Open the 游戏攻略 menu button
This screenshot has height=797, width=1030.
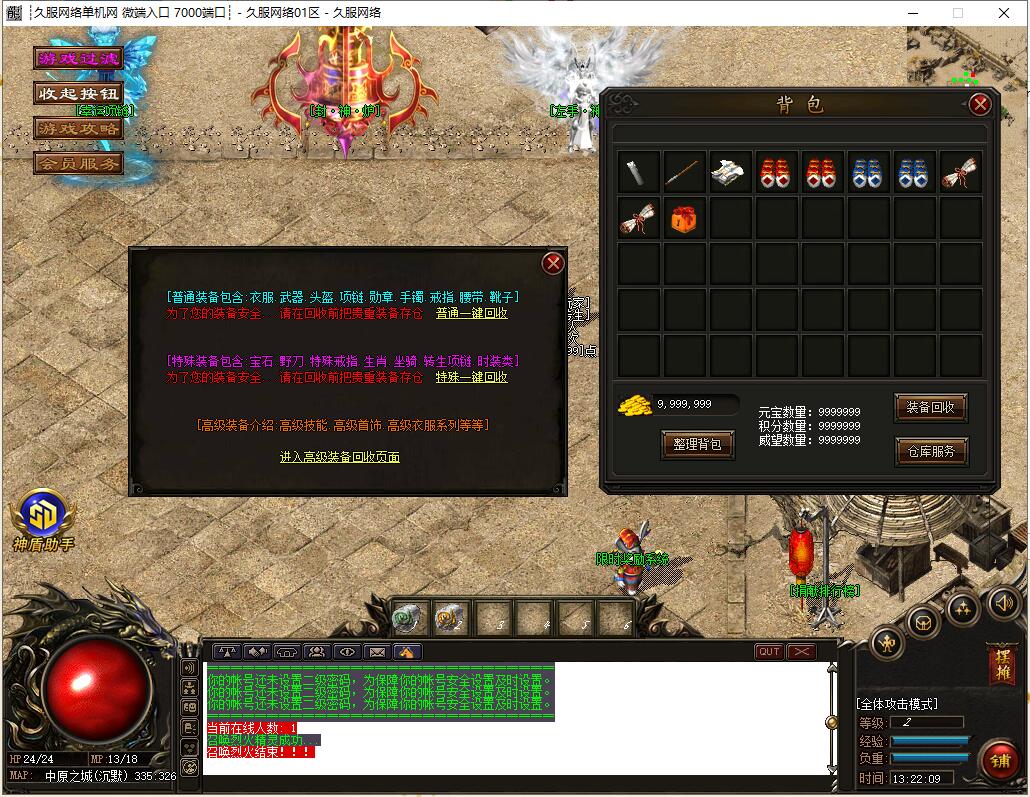point(78,128)
